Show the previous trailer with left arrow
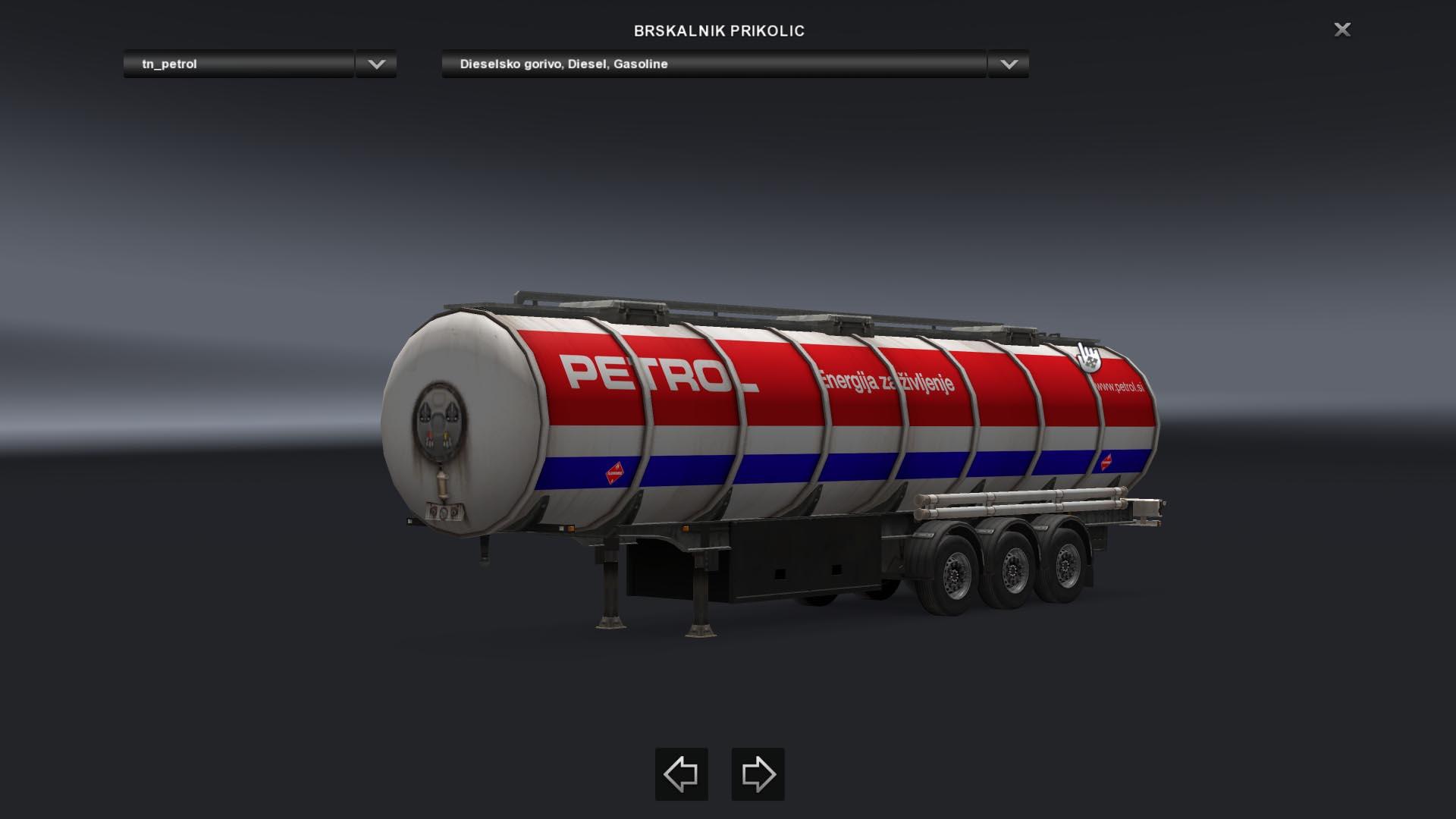 click(x=681, y=774)
